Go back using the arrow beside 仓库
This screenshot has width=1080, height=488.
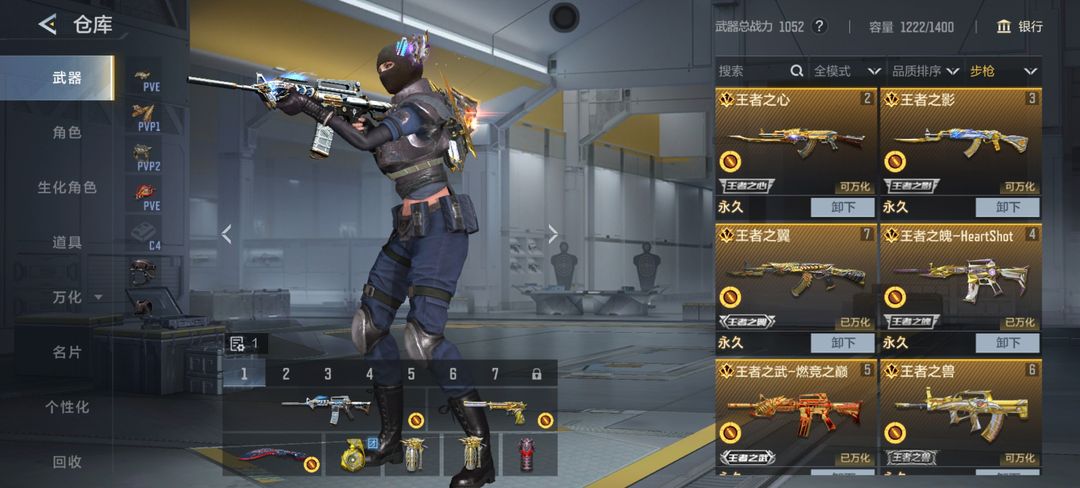pyautogui.click(x=47, y=25)
